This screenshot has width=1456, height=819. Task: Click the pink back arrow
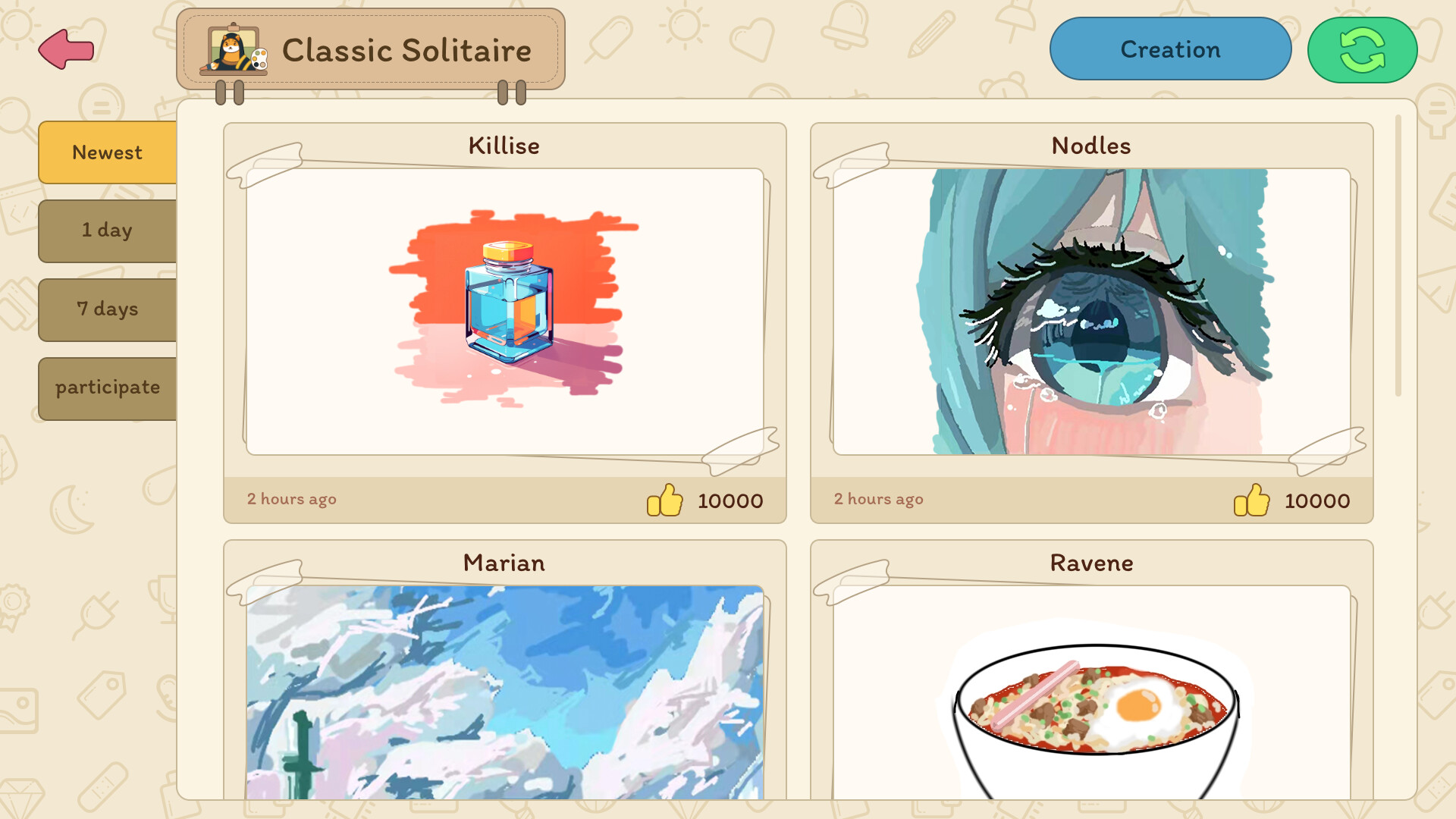(65, 49)
